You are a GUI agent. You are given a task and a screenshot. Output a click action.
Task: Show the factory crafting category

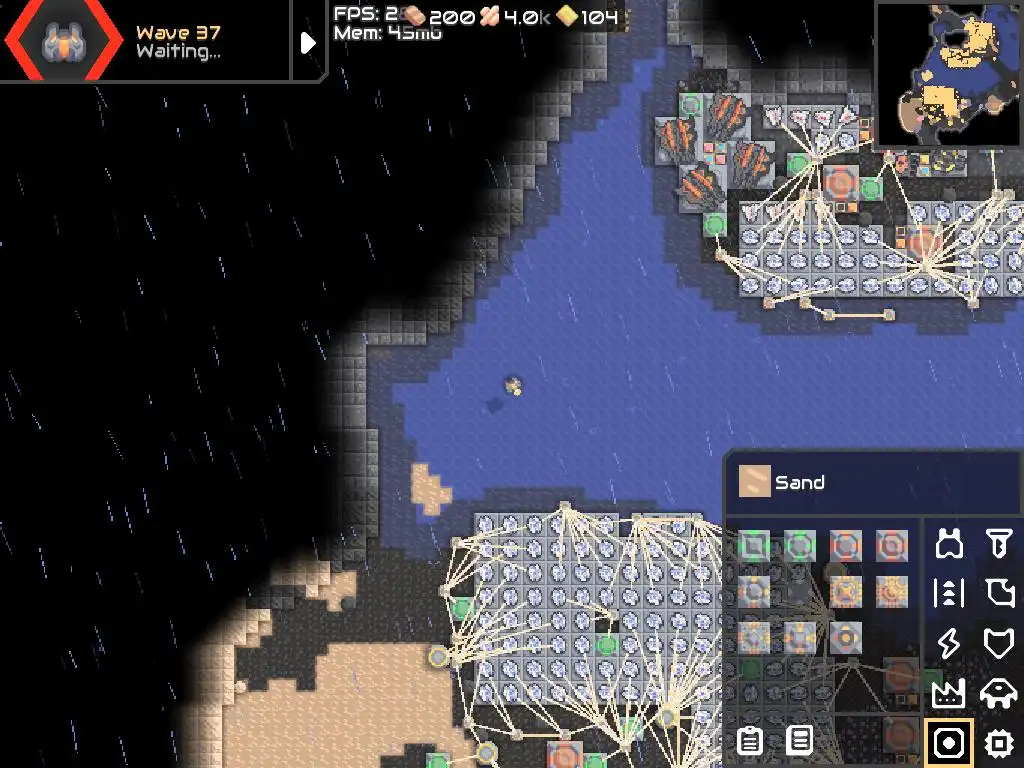coord(948,692)
